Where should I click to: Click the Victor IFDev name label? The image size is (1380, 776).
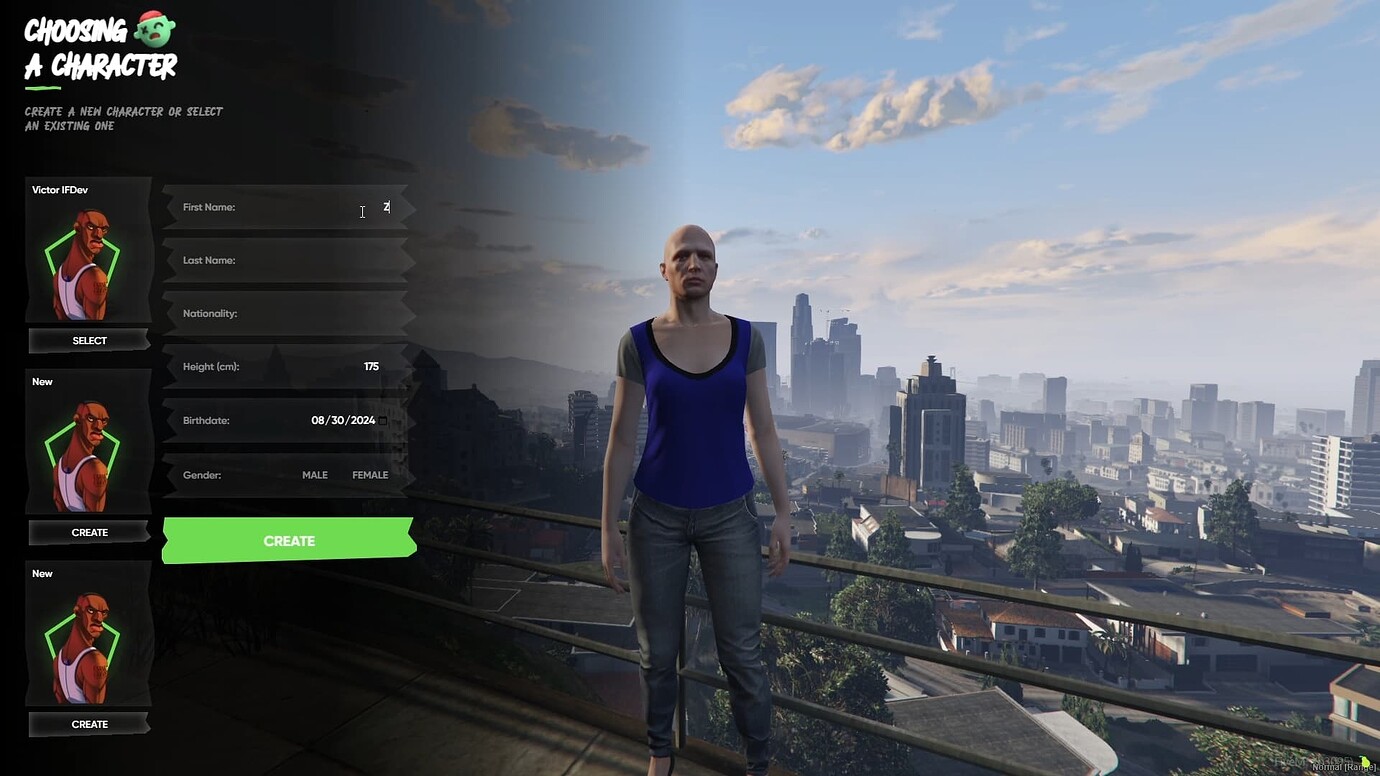click(60, 189)
